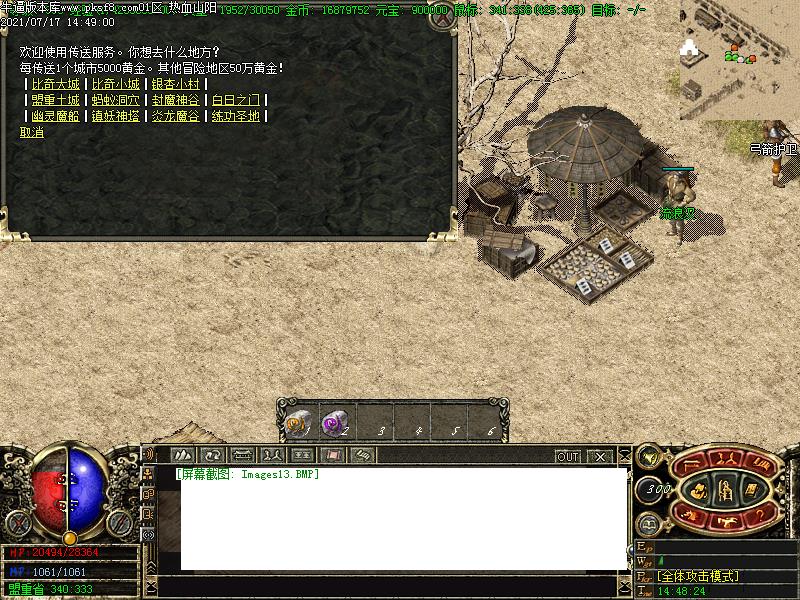The image size is (800, 600).
Task: Select the 幽灵魔船 teleport link
Action: [x=55, y=116]
